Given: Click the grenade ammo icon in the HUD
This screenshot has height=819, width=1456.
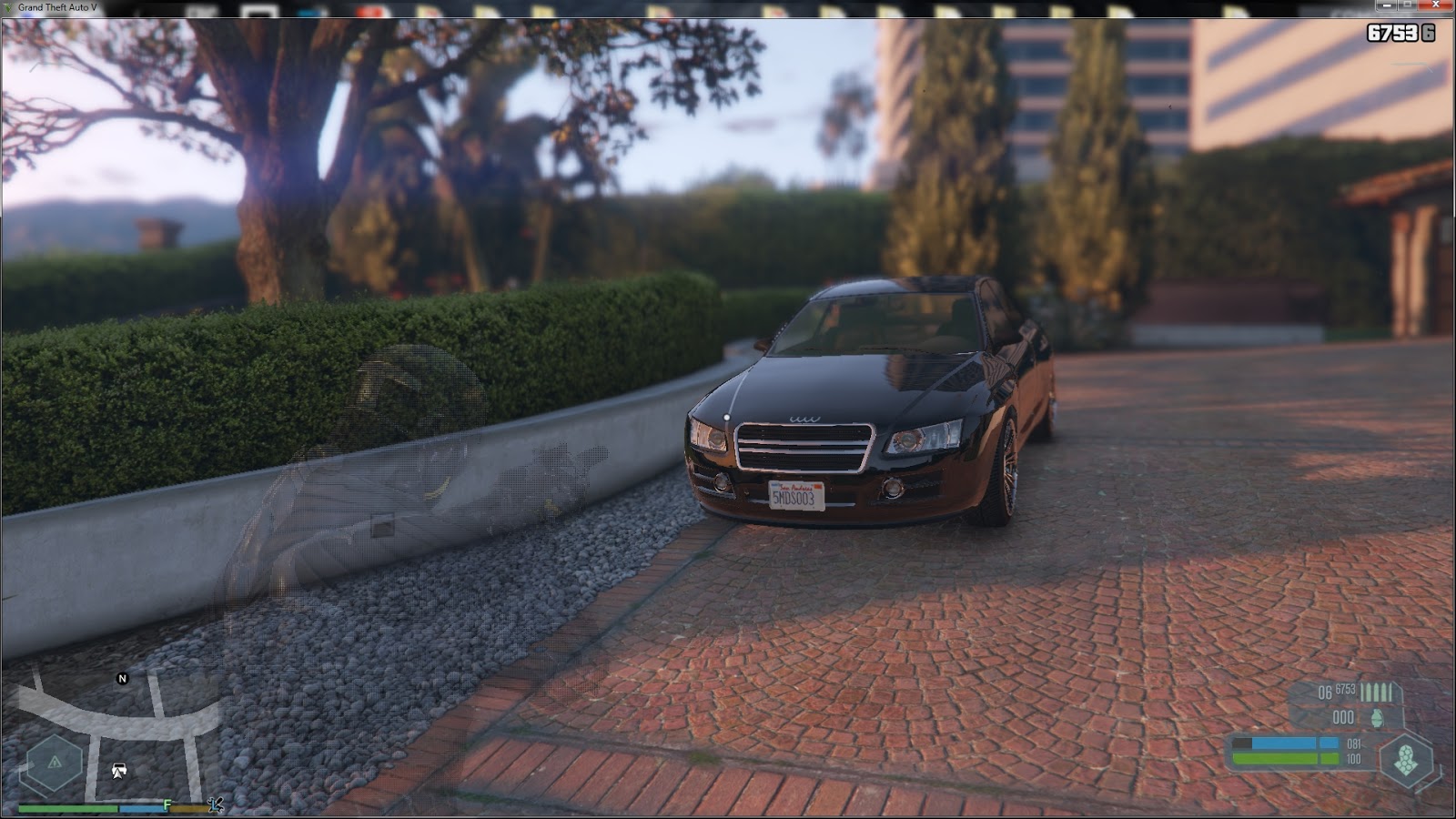Looking at the screenshot, I should point(1377,718).
